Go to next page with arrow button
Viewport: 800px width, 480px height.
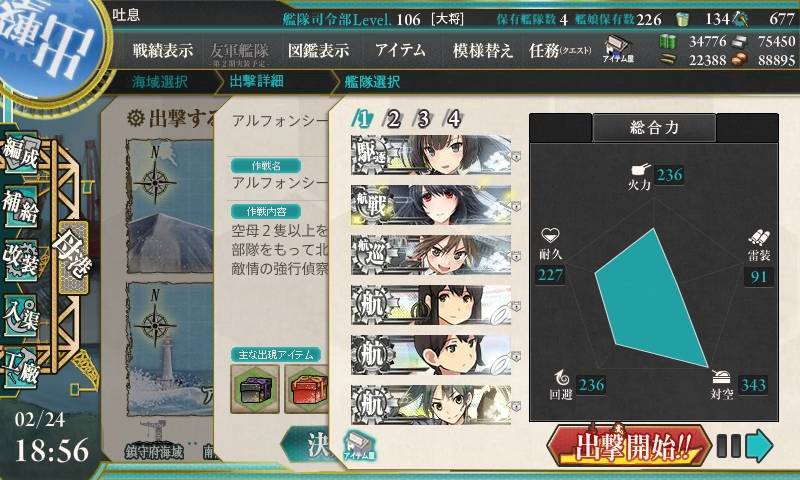point(760,444)
